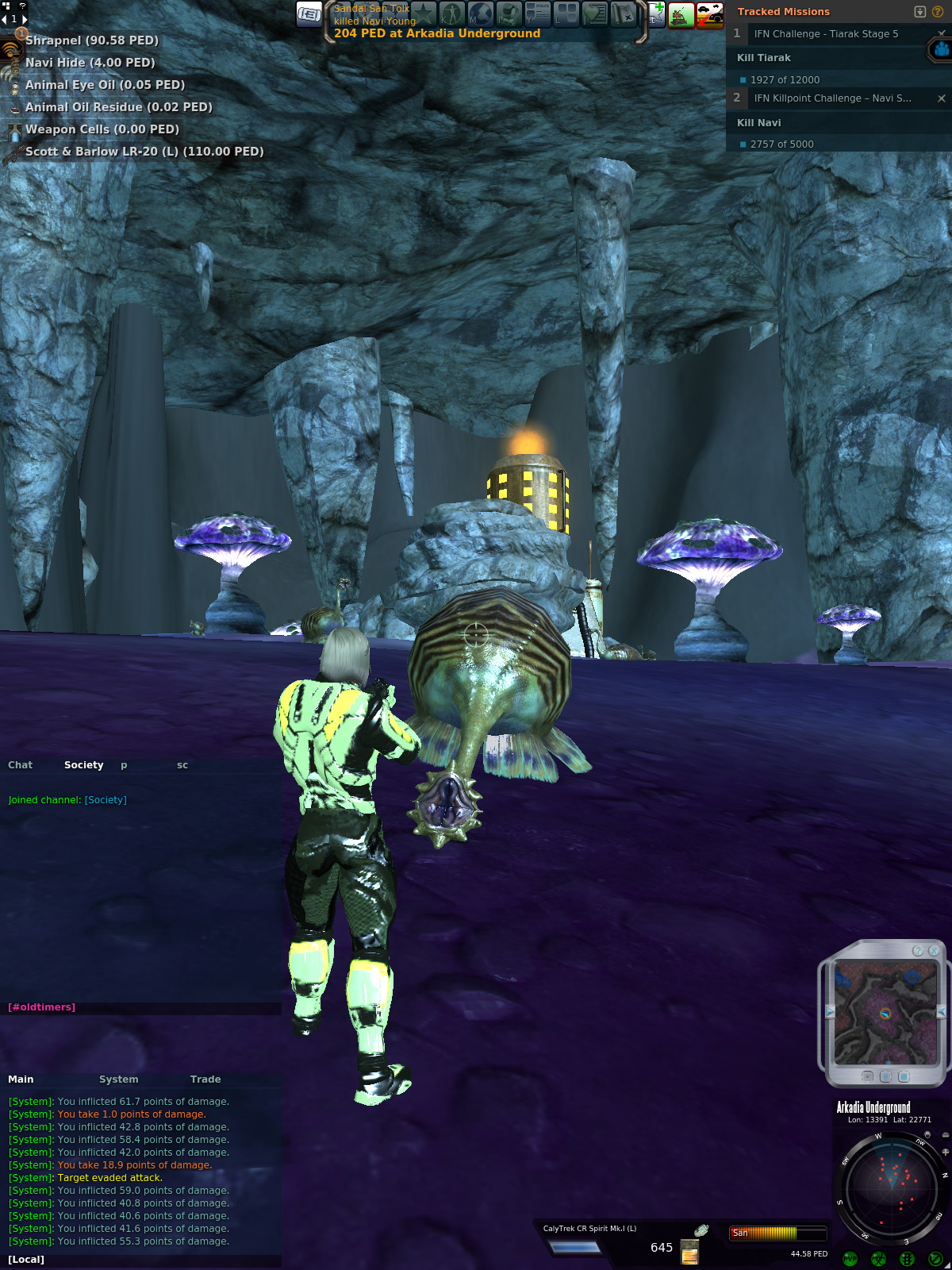The image size is (952, 1270).
Task: Select the IFN Challenge - Tiarak Stage 5 mission
Action: (x=826, y=34)
